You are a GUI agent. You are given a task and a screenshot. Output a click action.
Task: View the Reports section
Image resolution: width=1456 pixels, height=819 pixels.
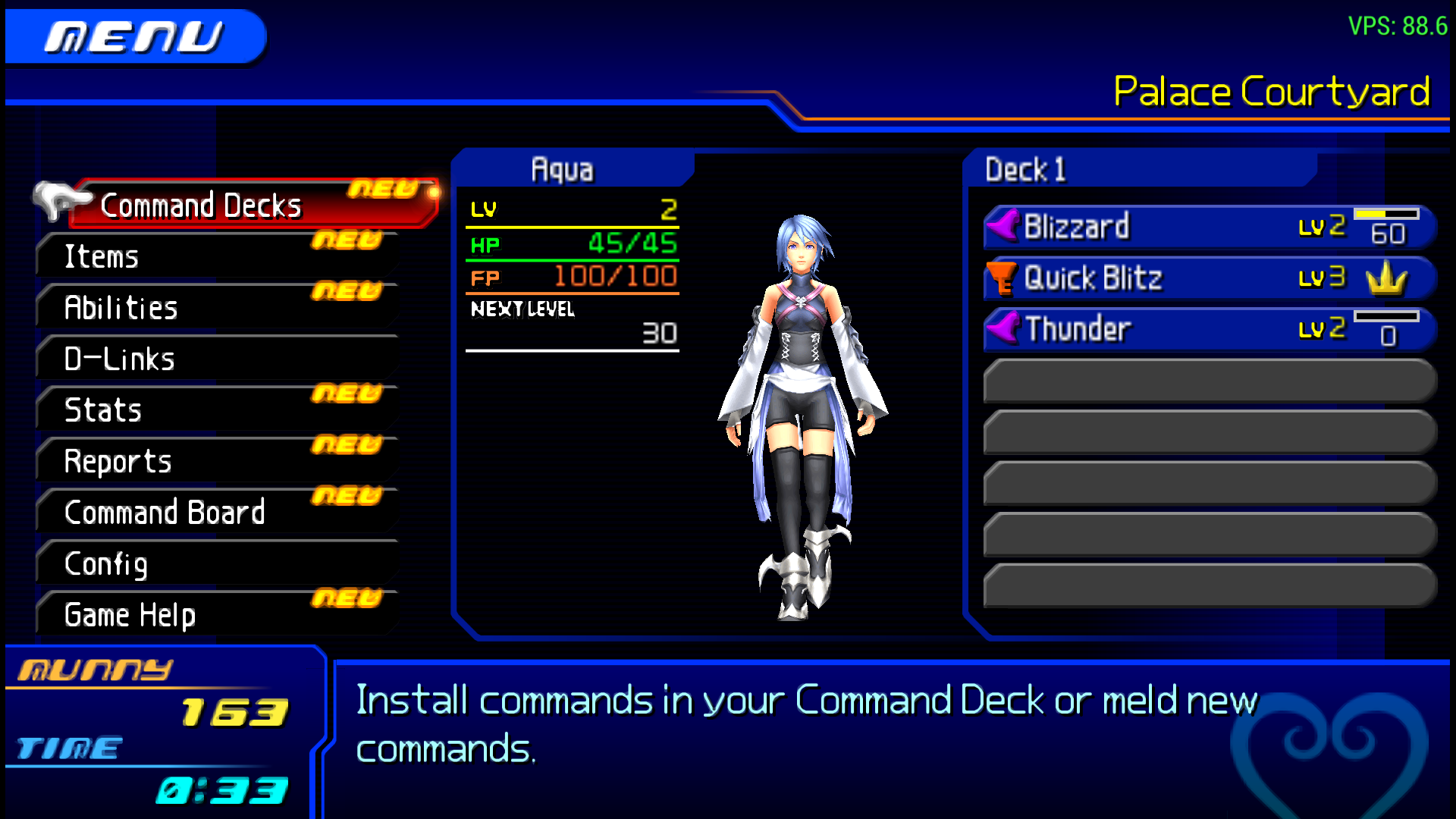tap(216, 462)
